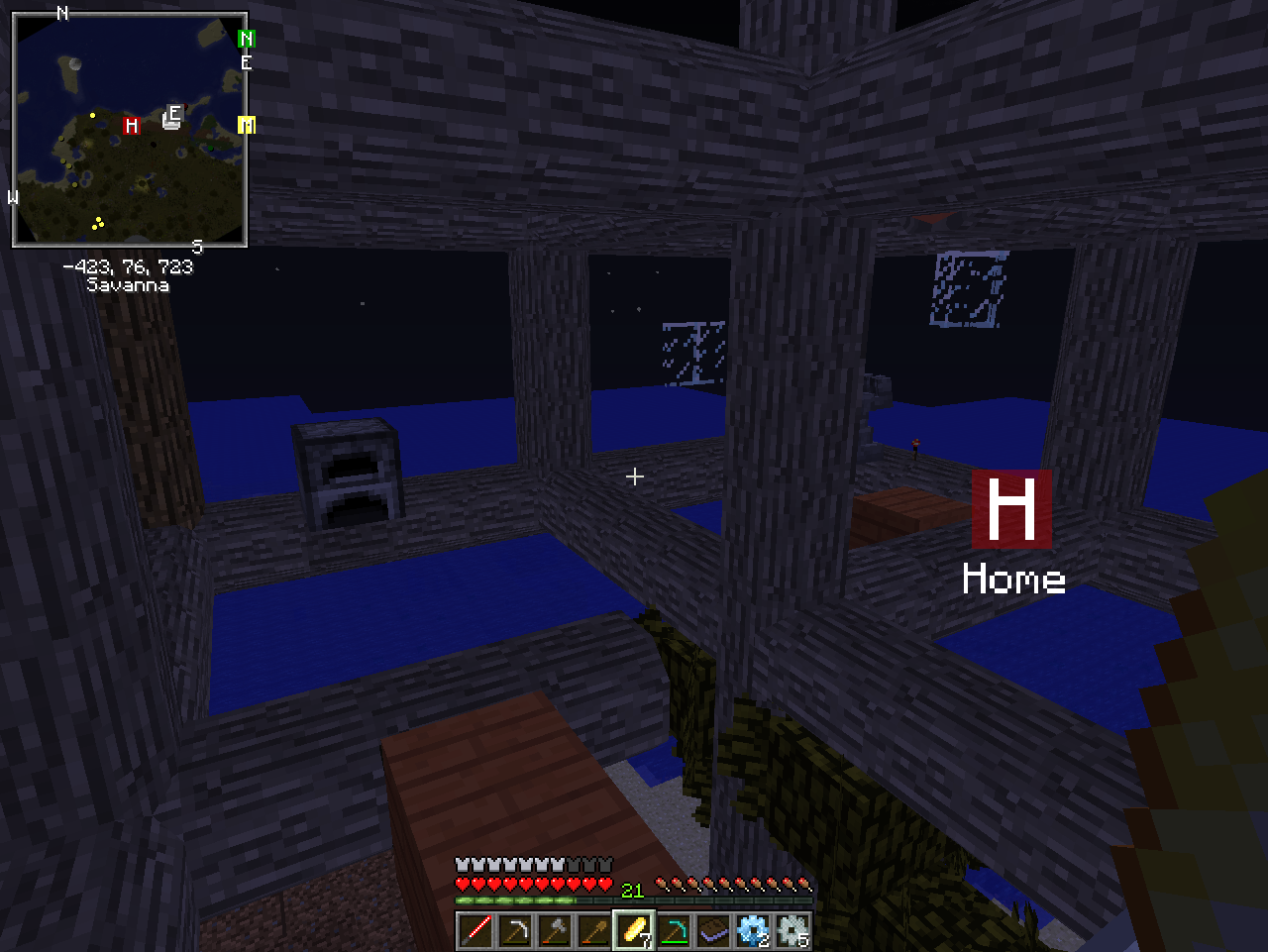Select the red and white rod slot

click(475, 931)
